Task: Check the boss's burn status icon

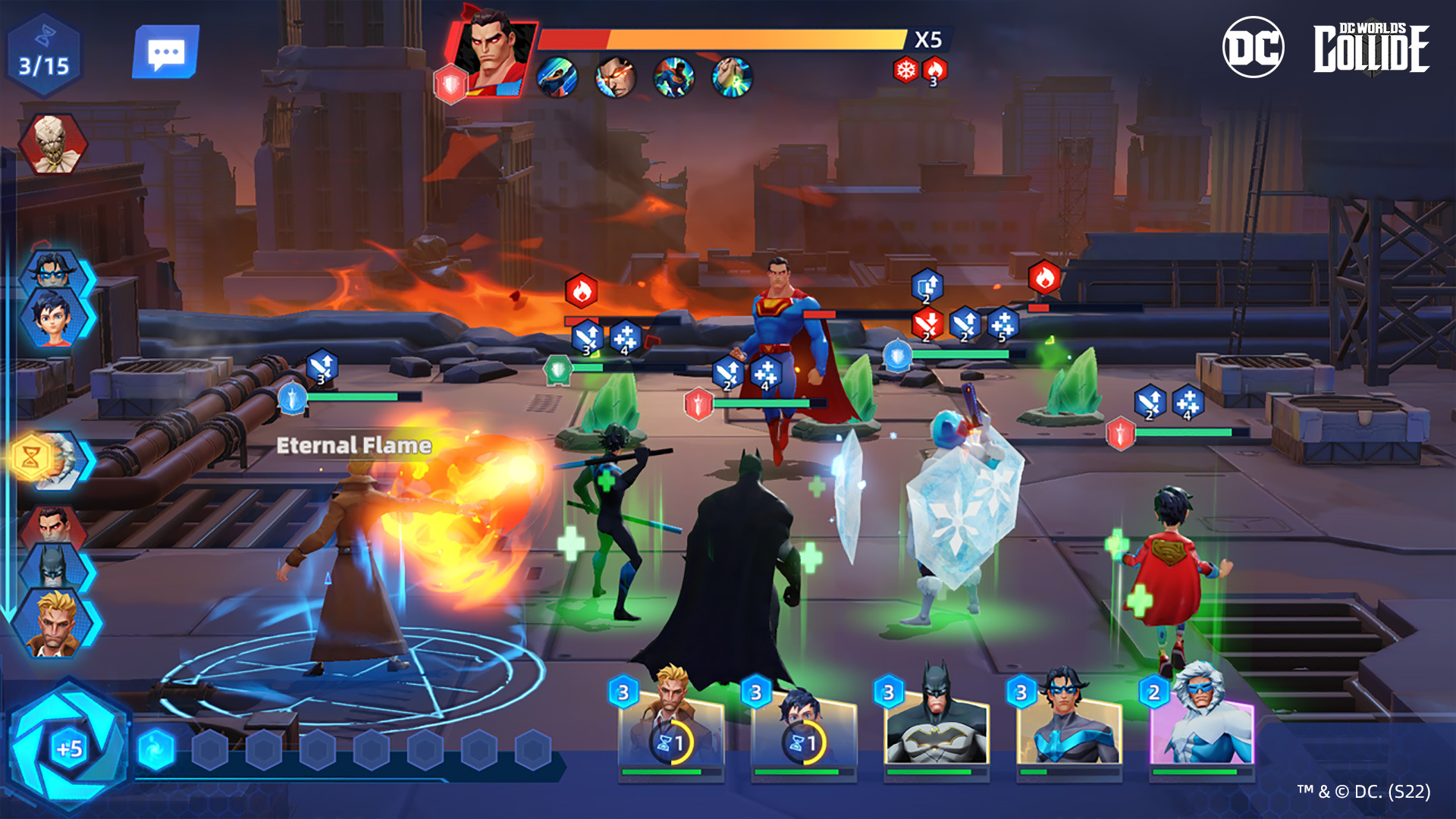Action: [934, 71]
